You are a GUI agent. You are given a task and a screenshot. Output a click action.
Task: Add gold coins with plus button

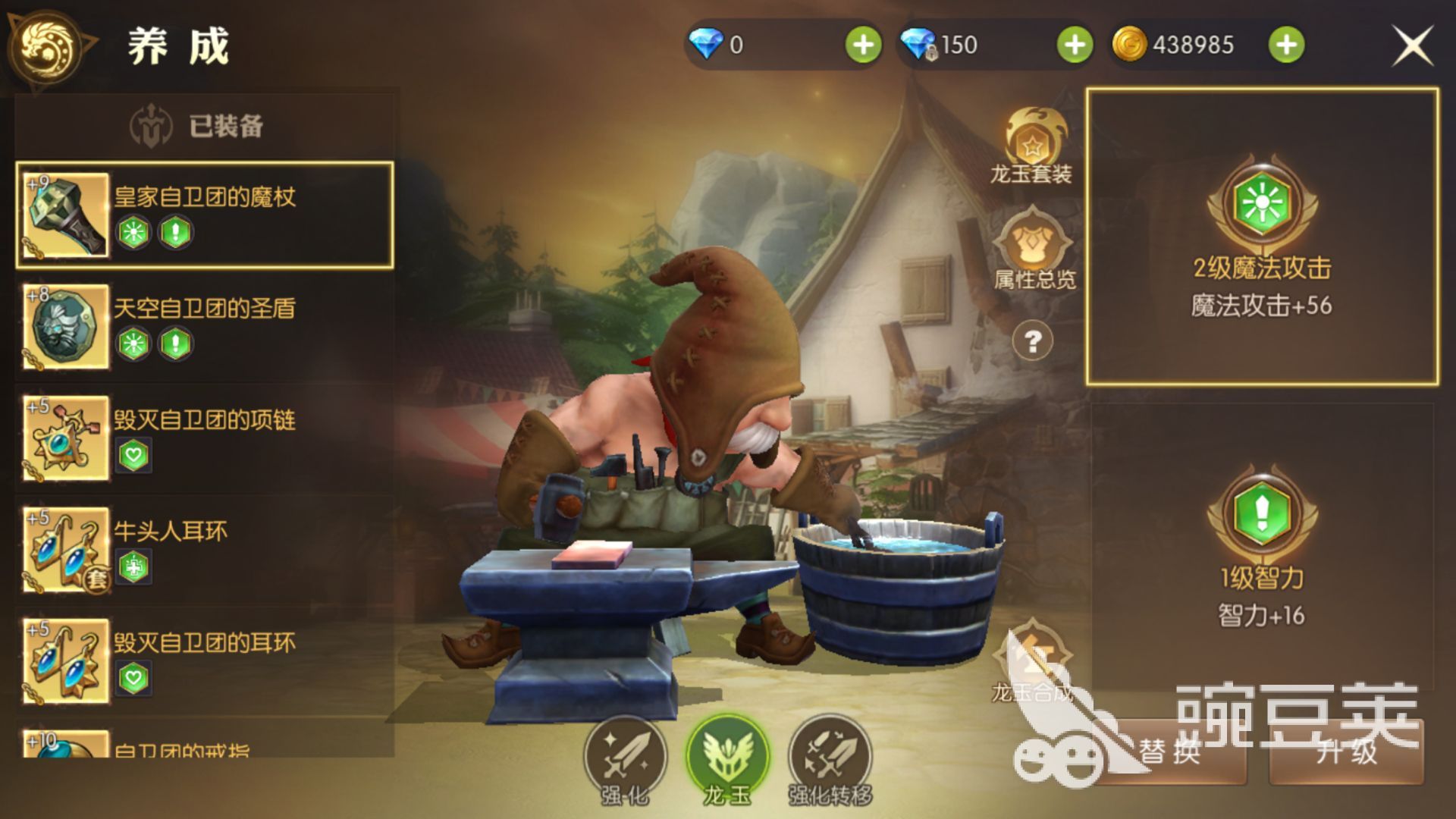click(1286, 45)
